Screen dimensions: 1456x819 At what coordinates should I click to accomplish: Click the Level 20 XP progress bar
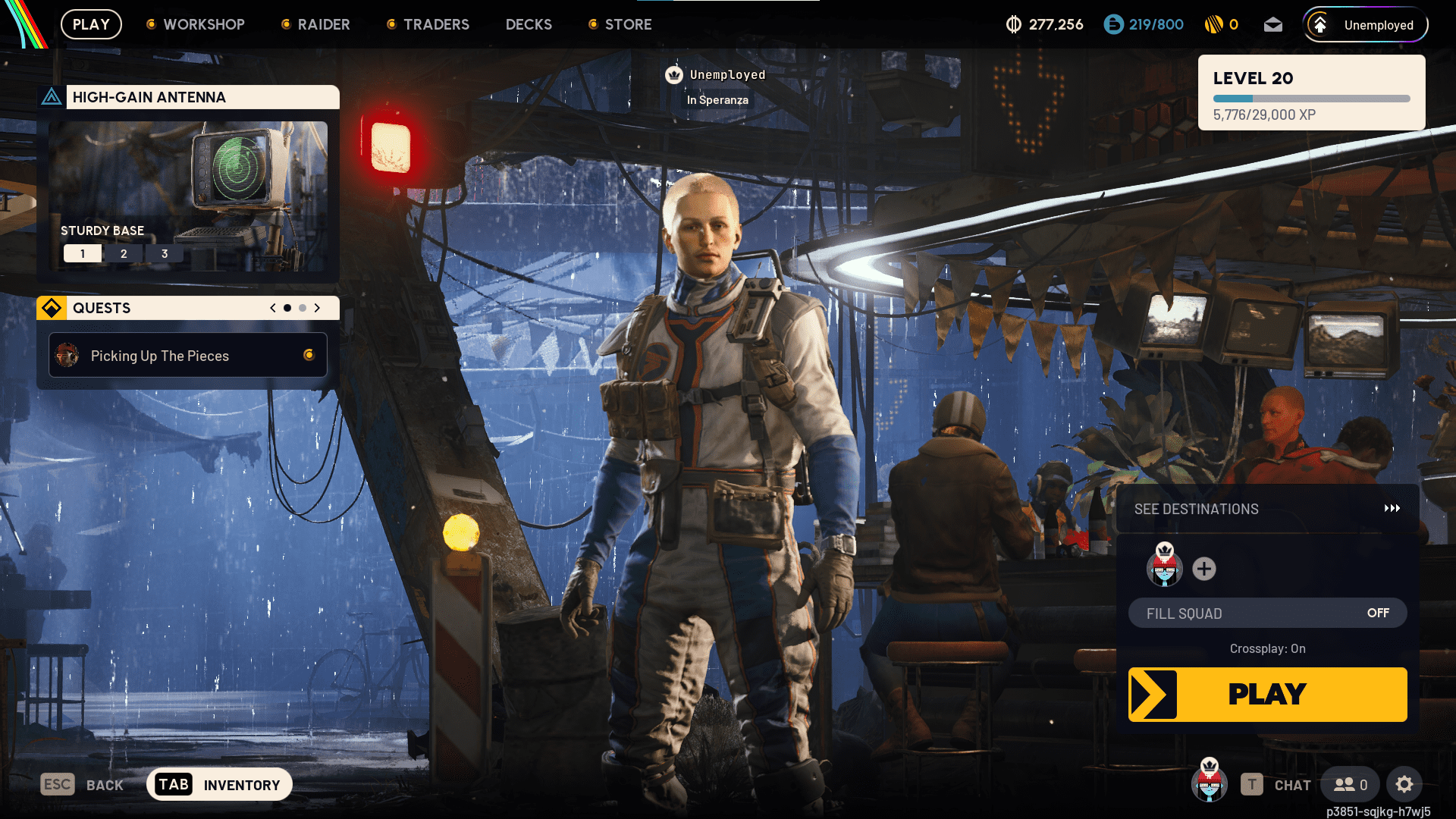[x=1310, y=98]
